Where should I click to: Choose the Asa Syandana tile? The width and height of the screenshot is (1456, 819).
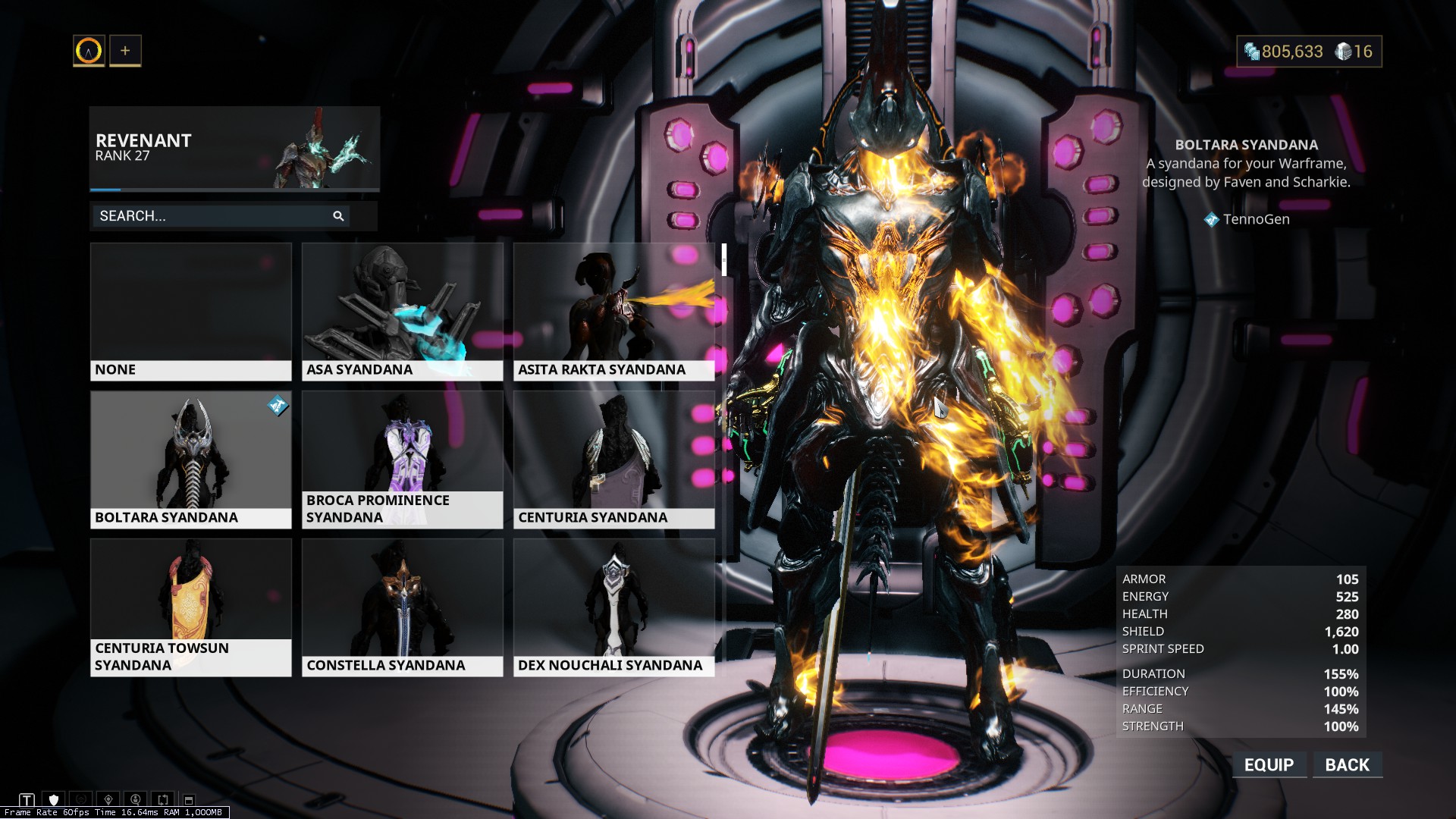pyautogui.click(x=402, y=312)
